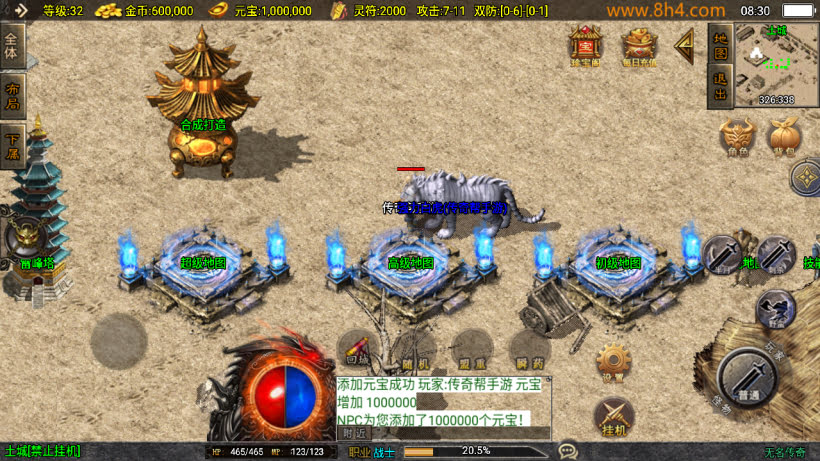Open the 珍宝阁 treasure pavilion shop
This screenshot has height=461, width=820.
click(x=585, y=45)
